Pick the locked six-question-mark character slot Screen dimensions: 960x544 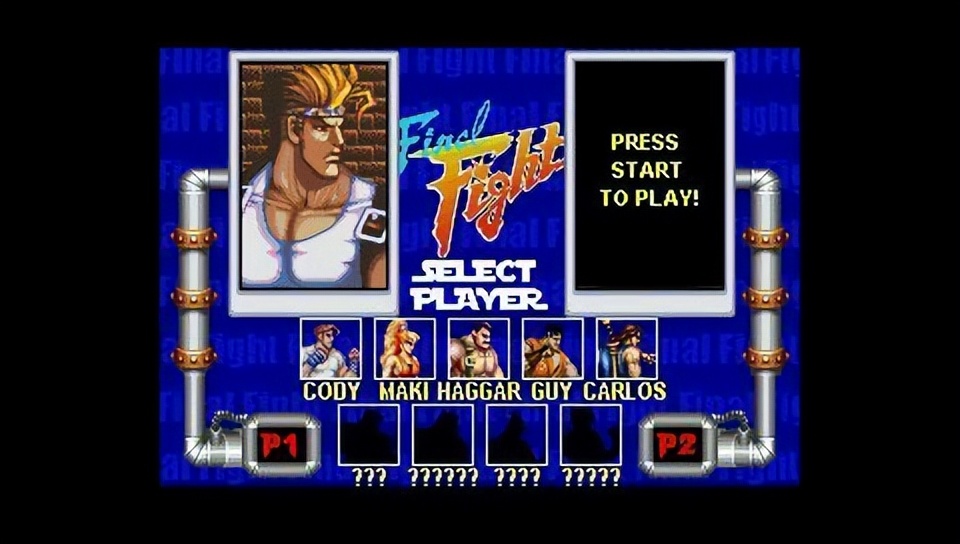point(443,435)
